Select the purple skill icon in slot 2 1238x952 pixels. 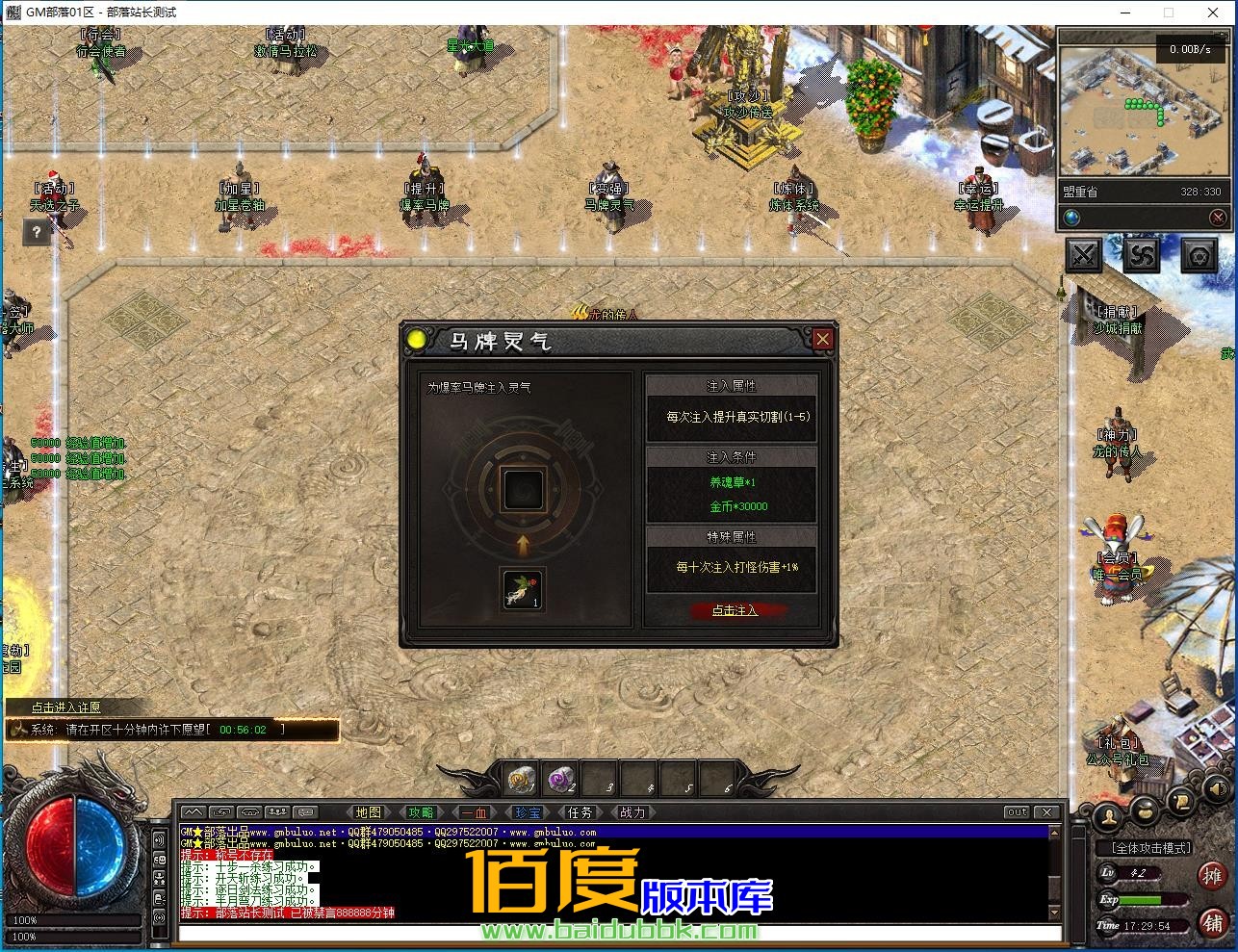pos(561,776)
